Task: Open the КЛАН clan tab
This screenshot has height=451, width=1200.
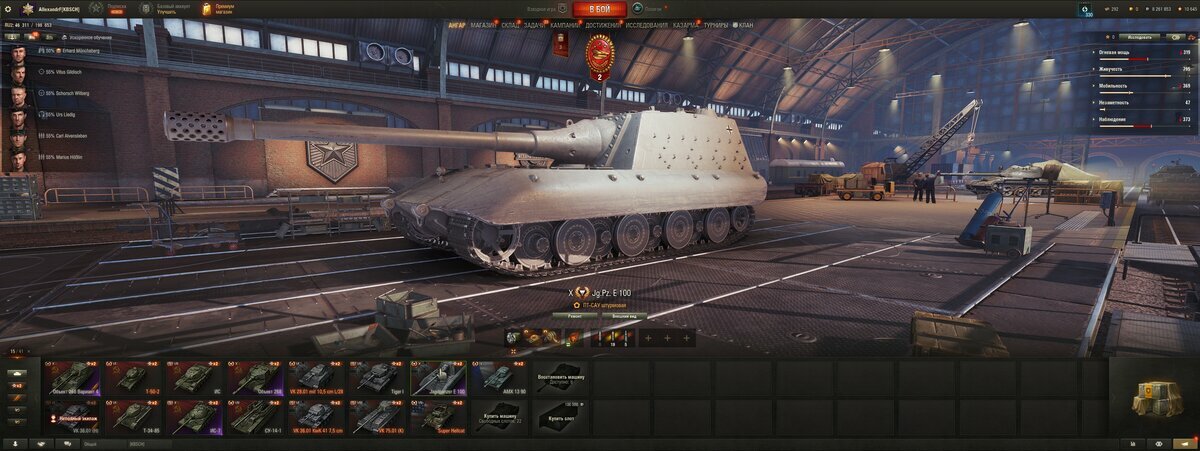Action: [x=745, y=25]
